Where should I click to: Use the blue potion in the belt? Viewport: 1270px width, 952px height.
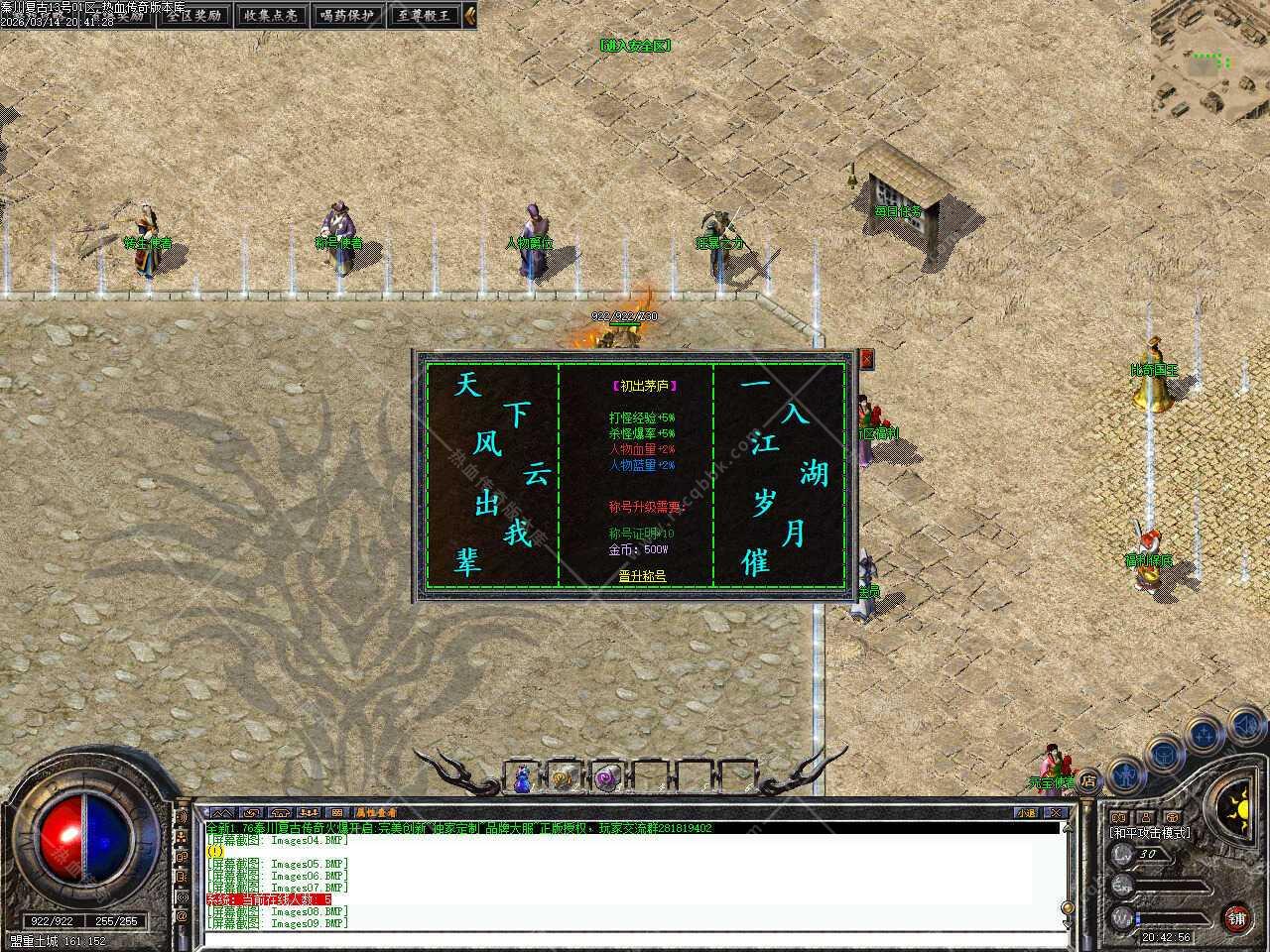tap(522, 778)
